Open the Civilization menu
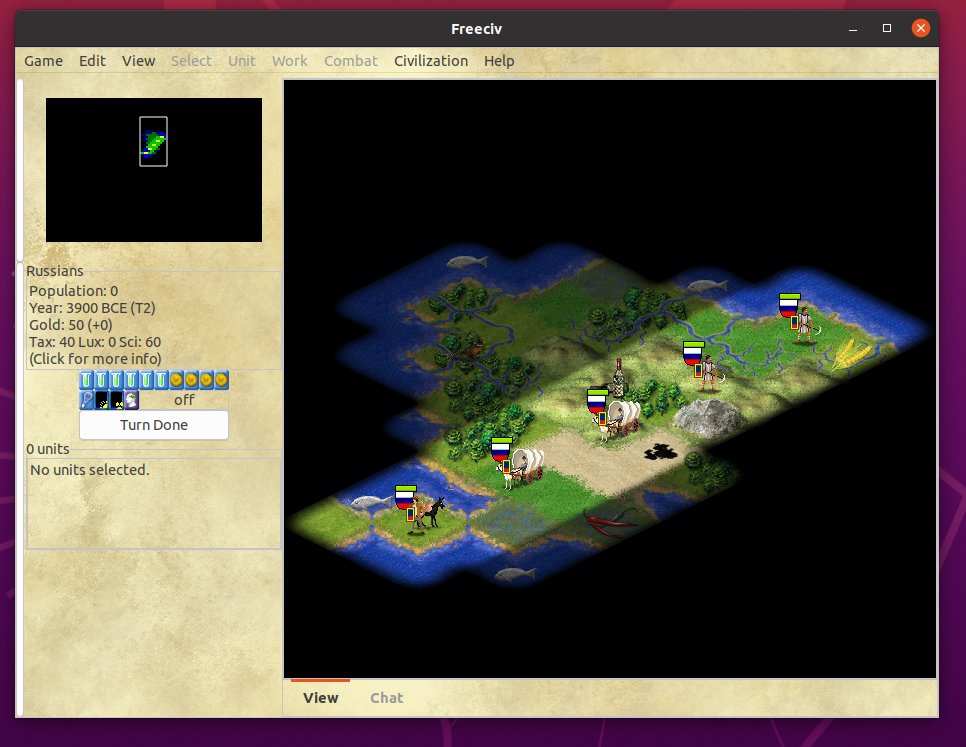 pyautogui.click(x=431, y=61)
